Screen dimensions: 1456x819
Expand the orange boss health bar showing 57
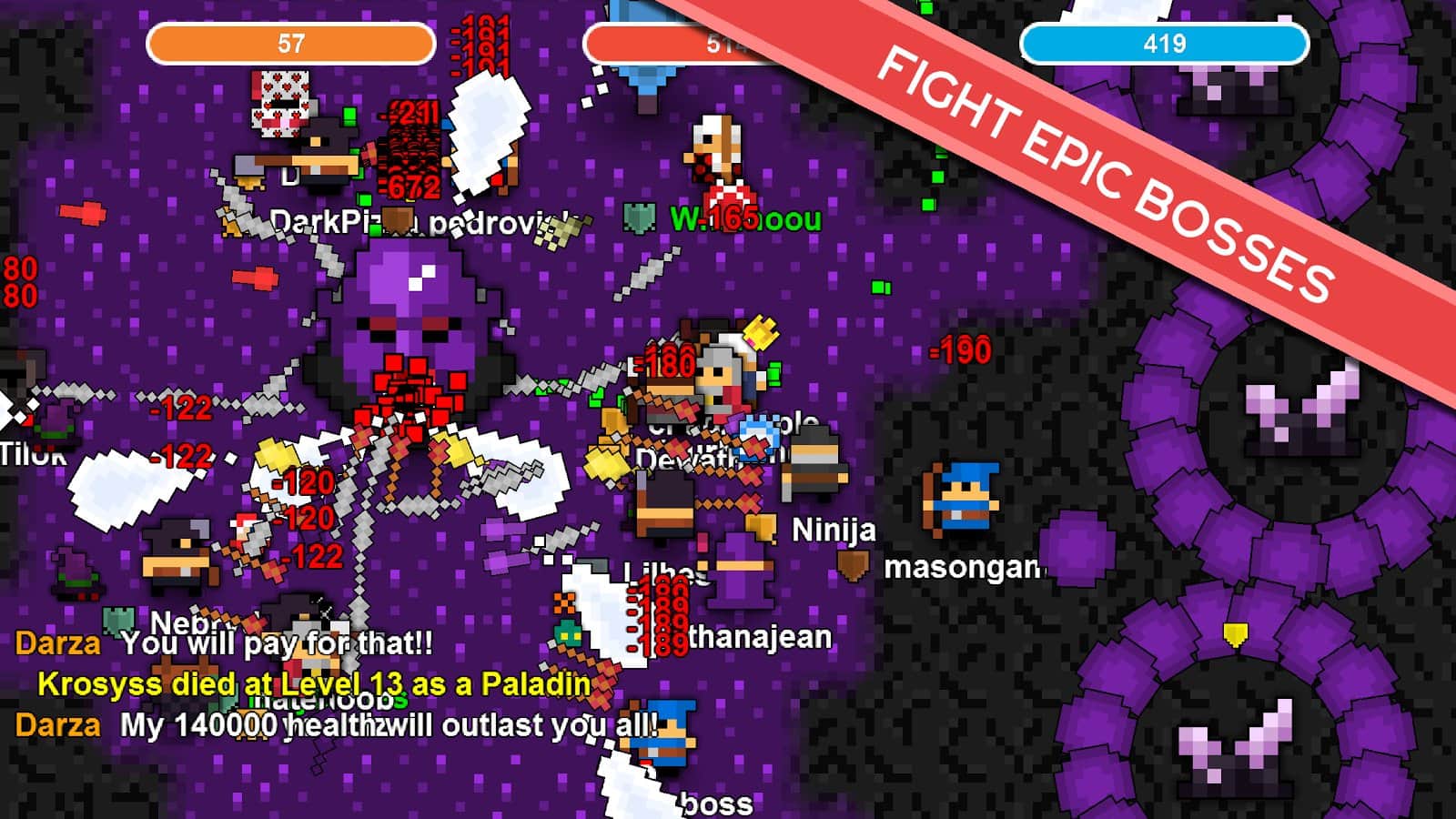point(289,41)
